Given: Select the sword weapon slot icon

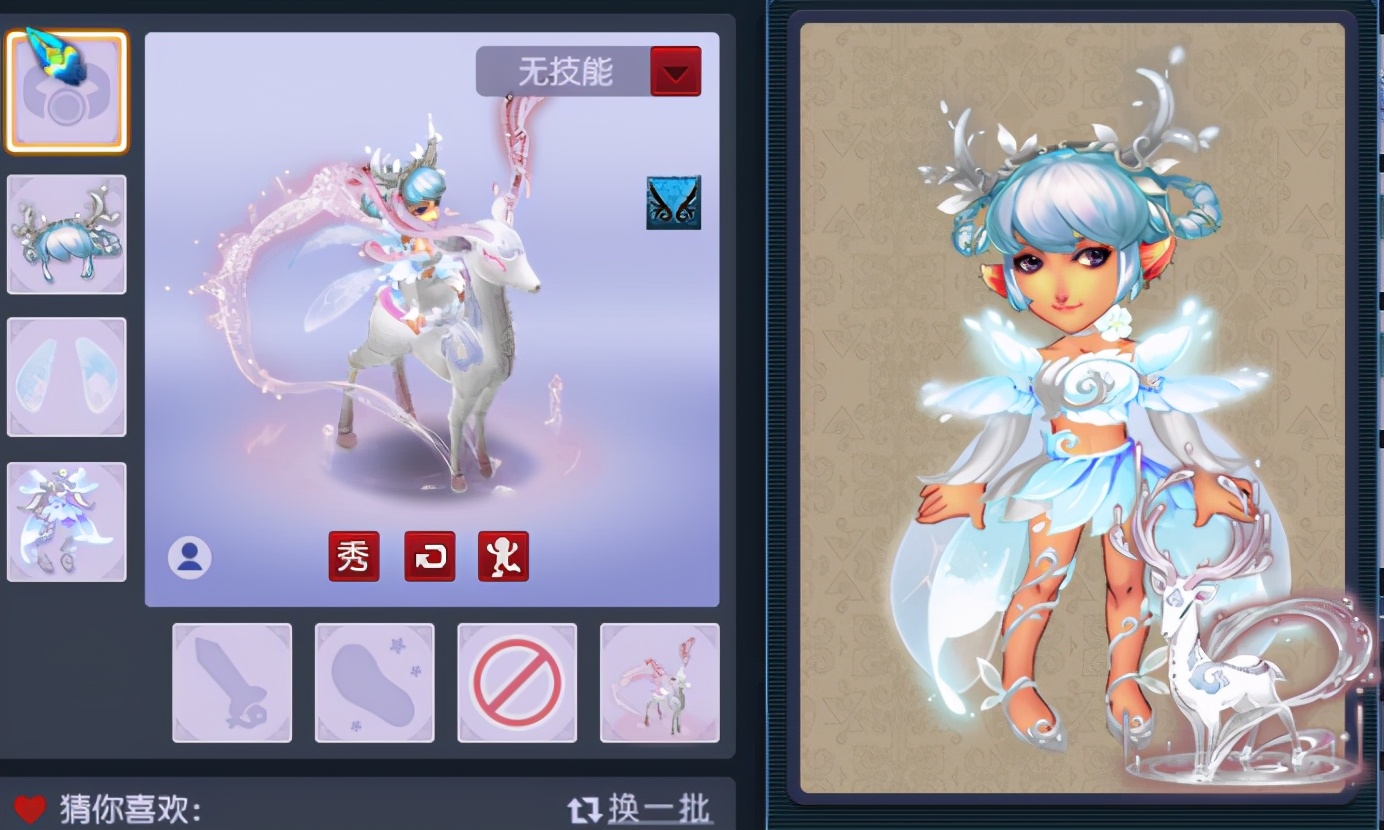Looking at the screenshot, I should (231, 682).
